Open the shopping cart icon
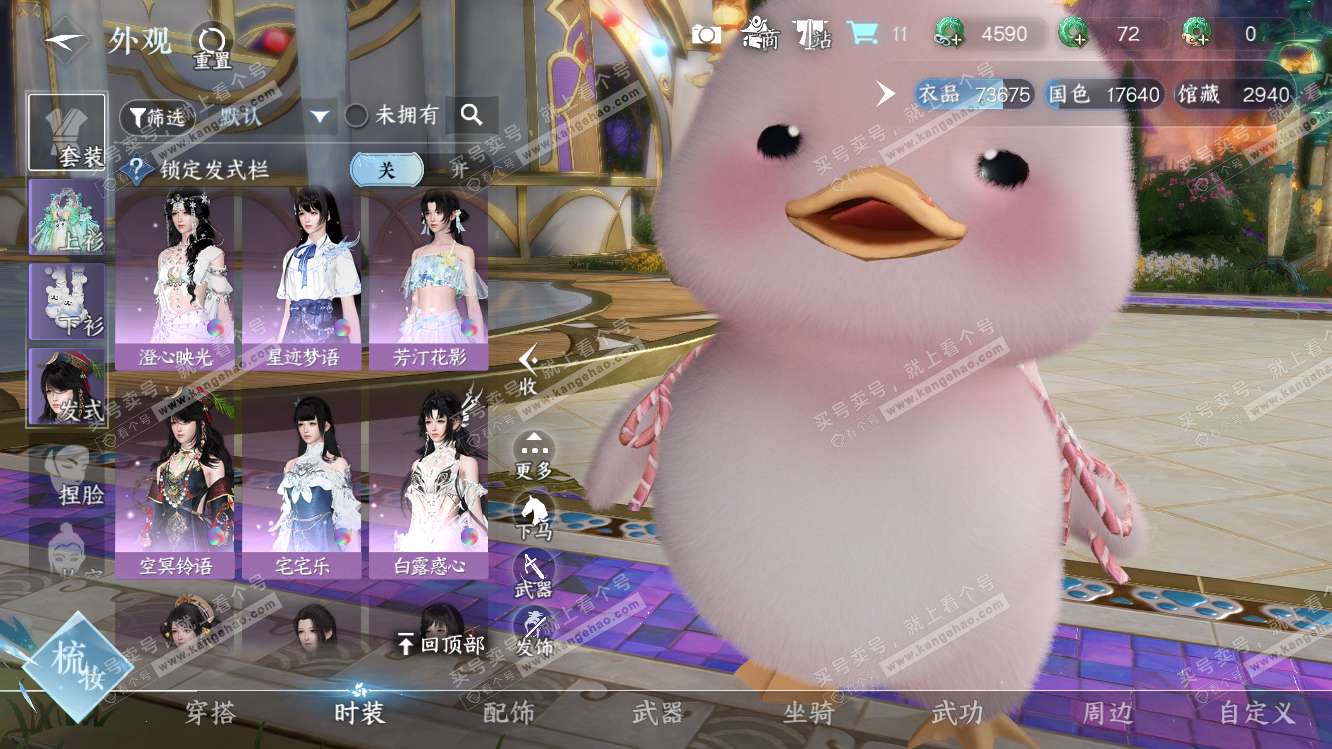 pos(861,34)
